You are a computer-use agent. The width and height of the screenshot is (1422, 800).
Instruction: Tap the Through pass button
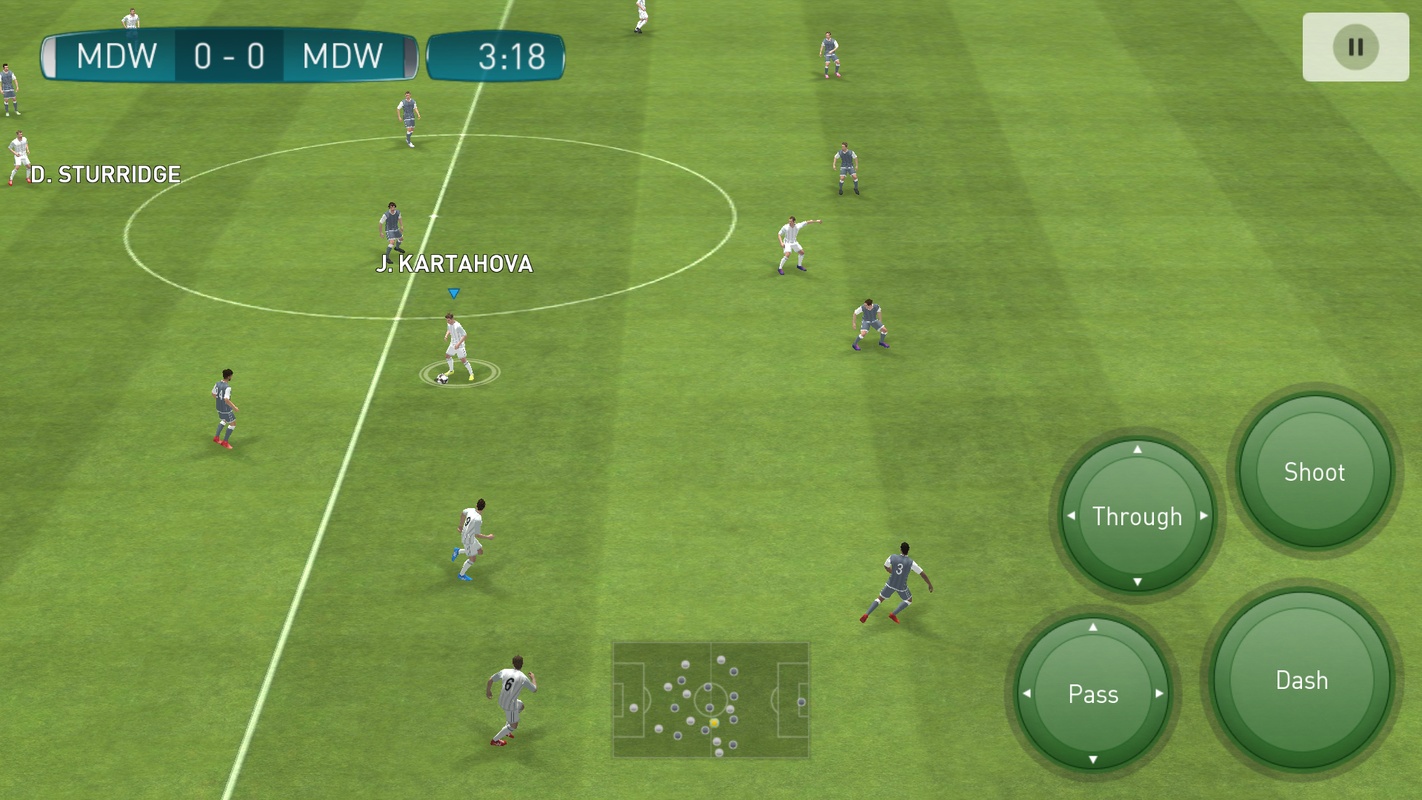pos(1137,516)
